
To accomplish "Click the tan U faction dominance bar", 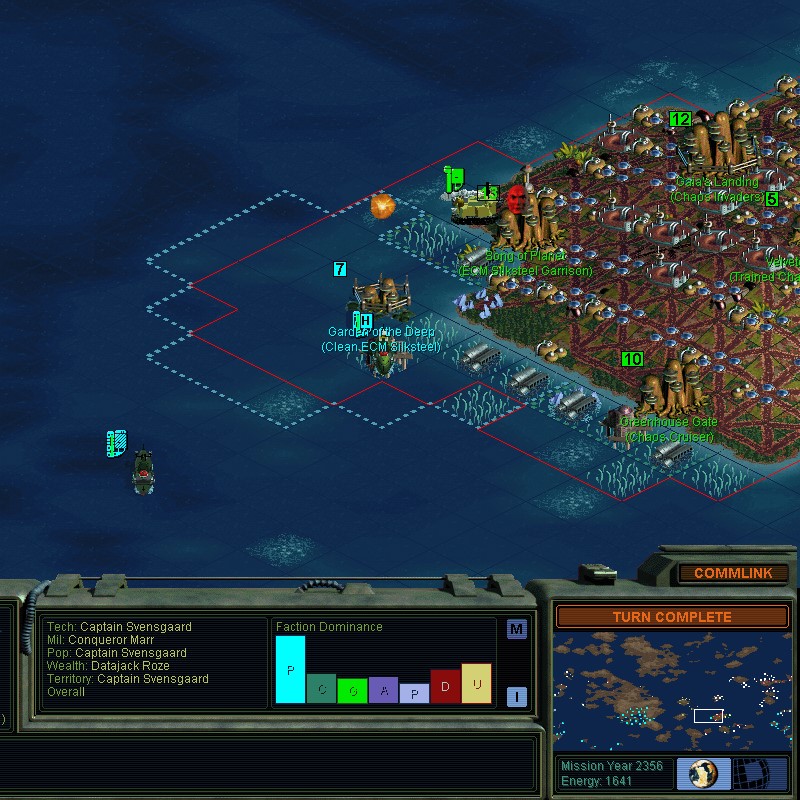I will click(476, 683).
